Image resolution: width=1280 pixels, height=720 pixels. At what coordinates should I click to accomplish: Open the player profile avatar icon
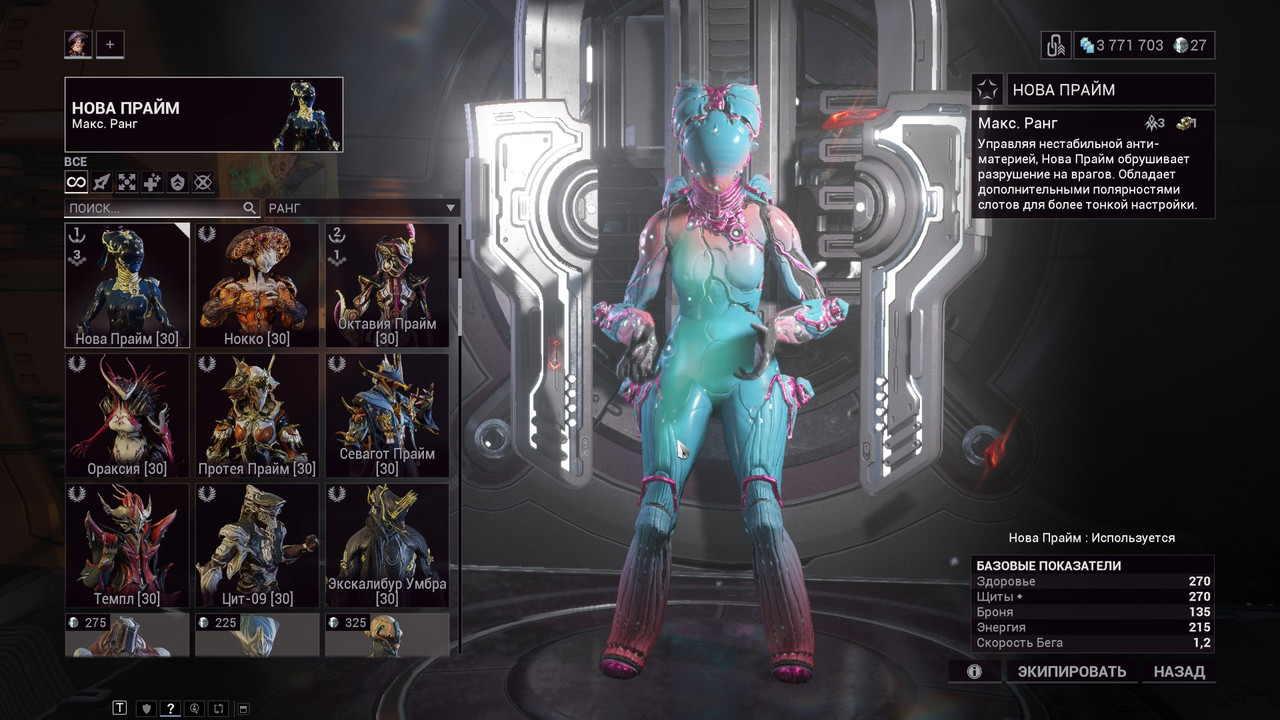coord(77,44)
